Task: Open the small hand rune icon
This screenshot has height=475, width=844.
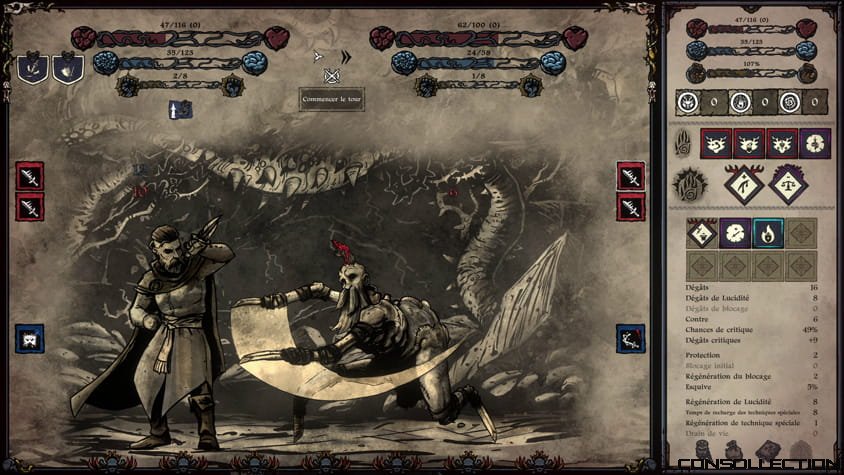Action: (682, 141)
